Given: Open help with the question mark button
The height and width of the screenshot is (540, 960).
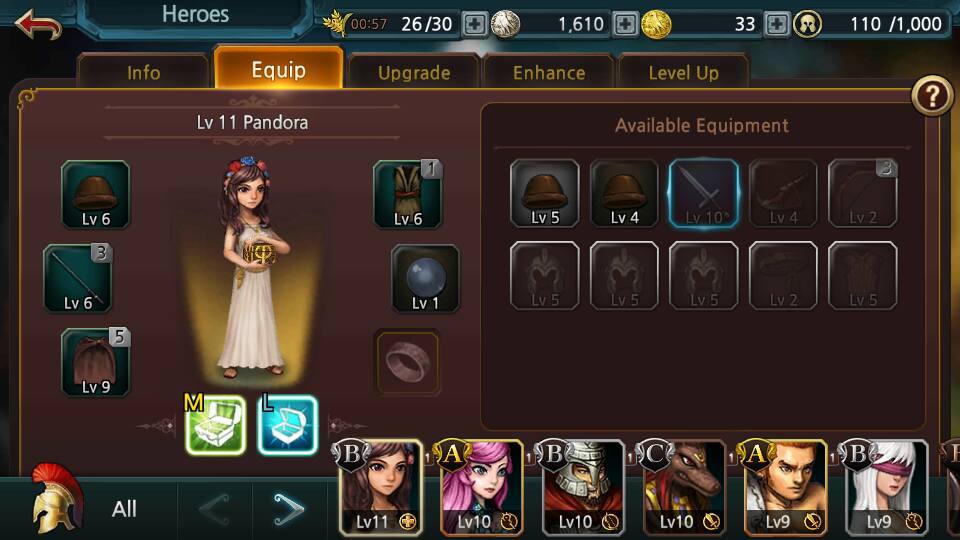Looking at the screenshot, I should [932, 96].
